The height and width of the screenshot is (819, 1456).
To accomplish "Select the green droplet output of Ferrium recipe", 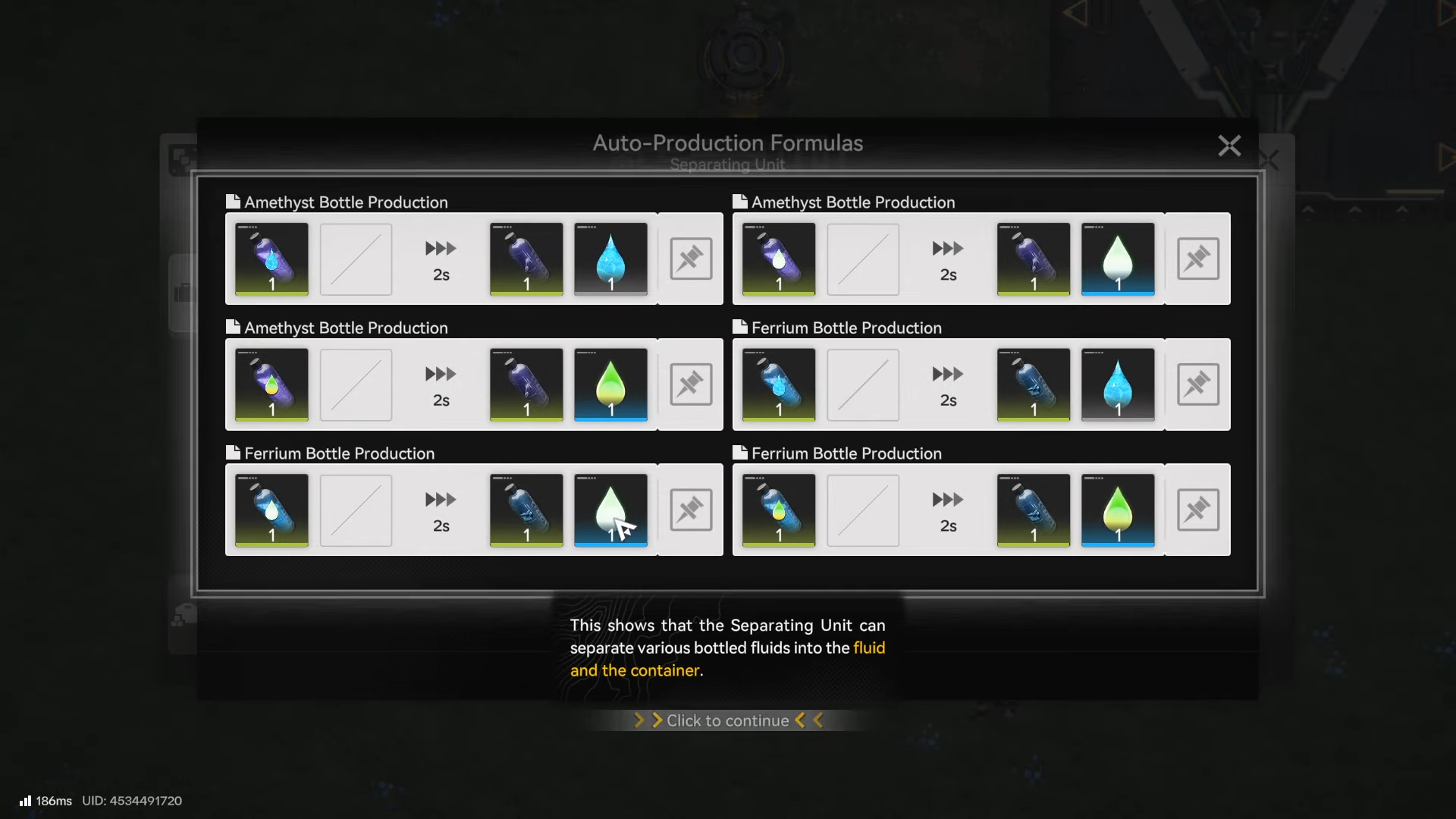I will point(1117,510).
